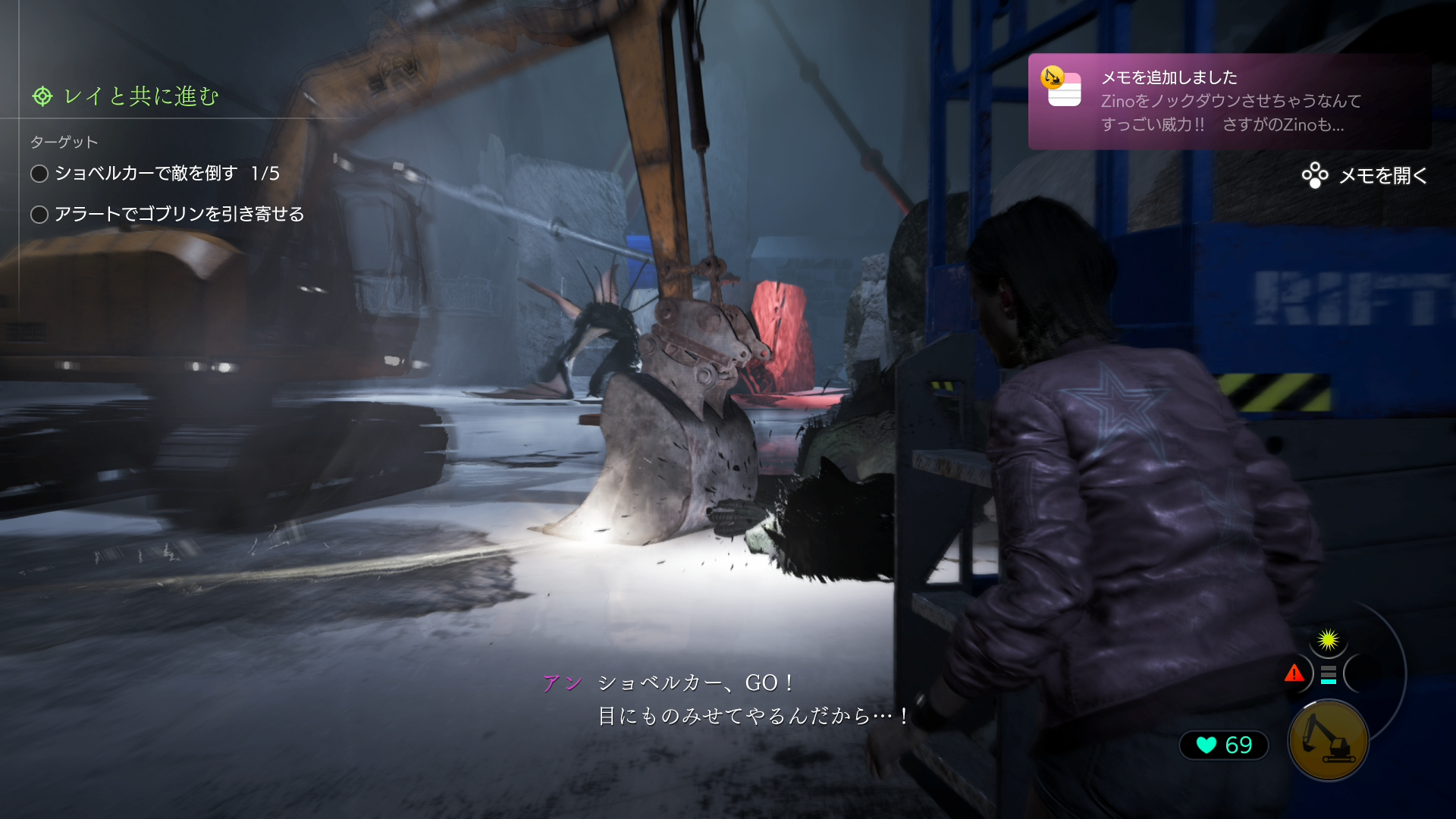Click the yellow flash icon on the radial menu

point(1328,639)
